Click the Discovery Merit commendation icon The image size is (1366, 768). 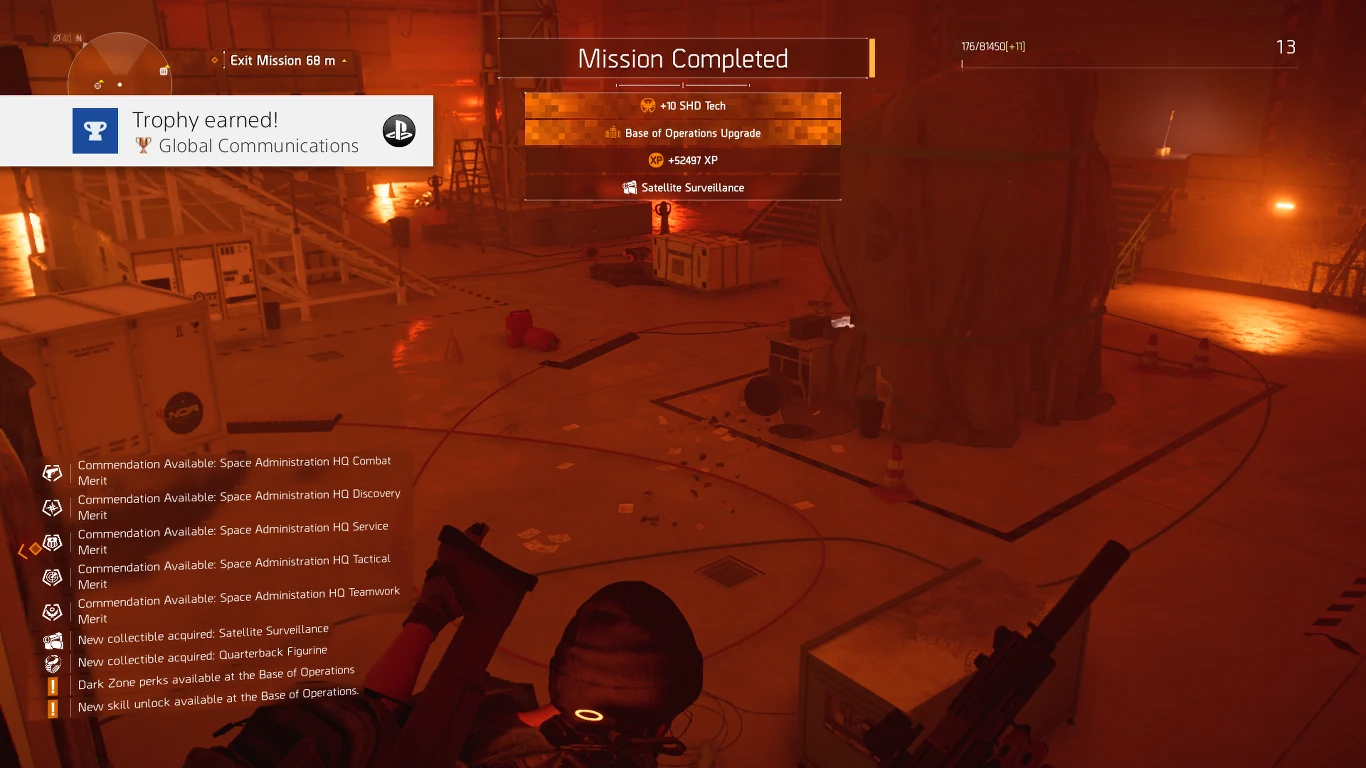click(52, 507)
